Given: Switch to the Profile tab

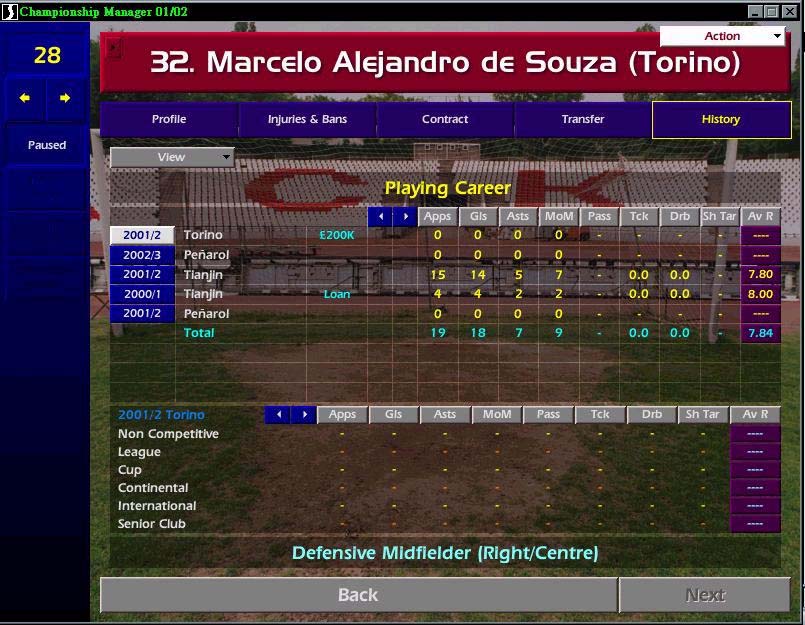Looking at the screenshot, I should [169, 119].
